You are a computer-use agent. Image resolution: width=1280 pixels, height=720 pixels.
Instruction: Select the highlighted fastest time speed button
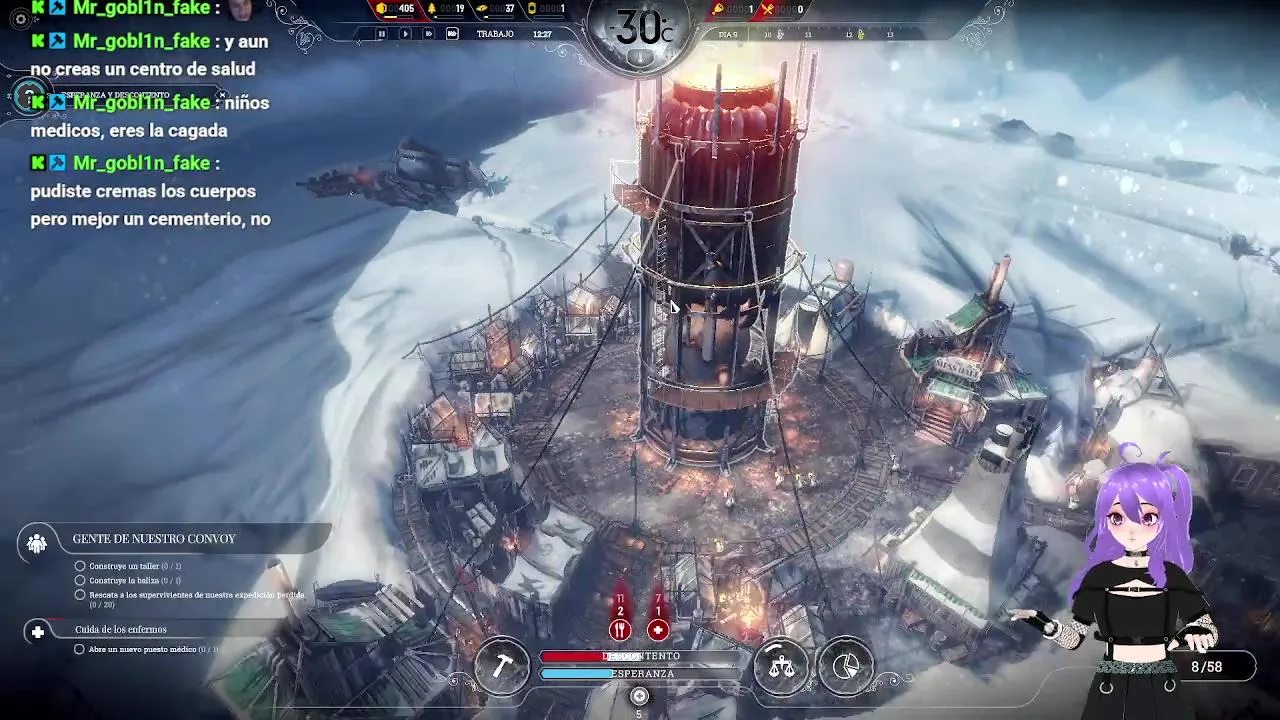(452, 34)
